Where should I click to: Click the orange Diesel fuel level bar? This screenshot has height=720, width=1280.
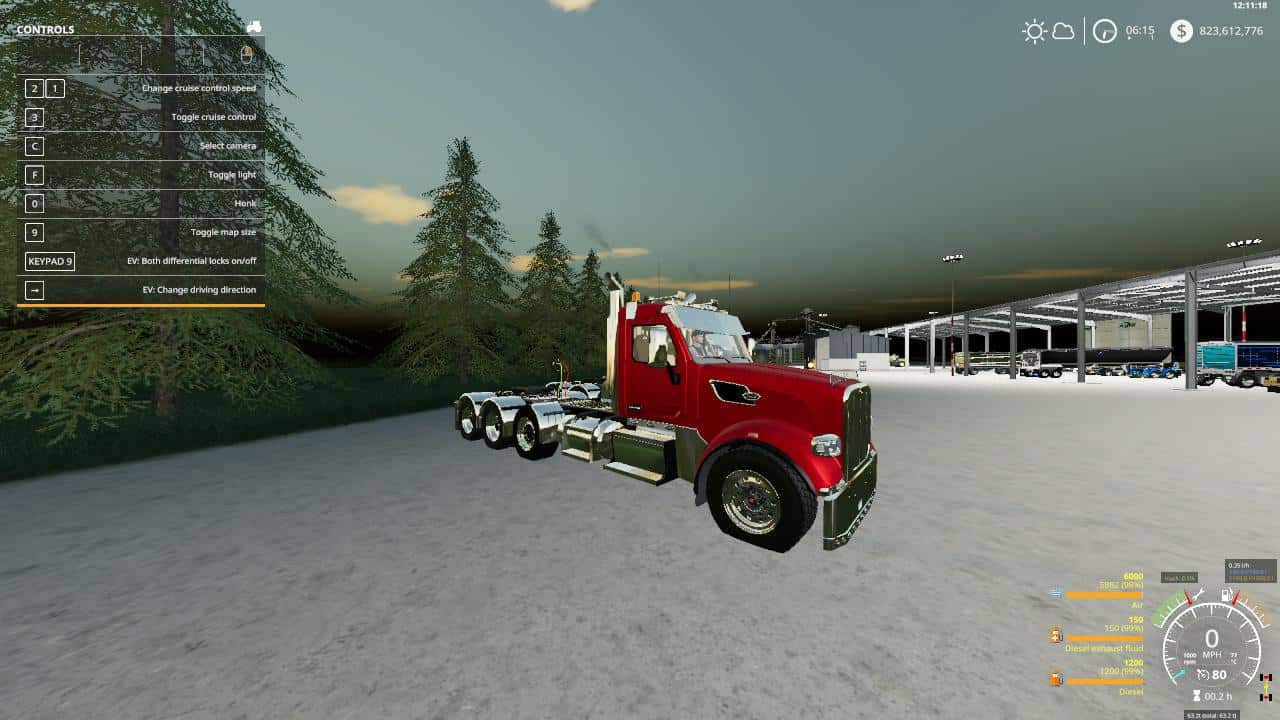1104,682
